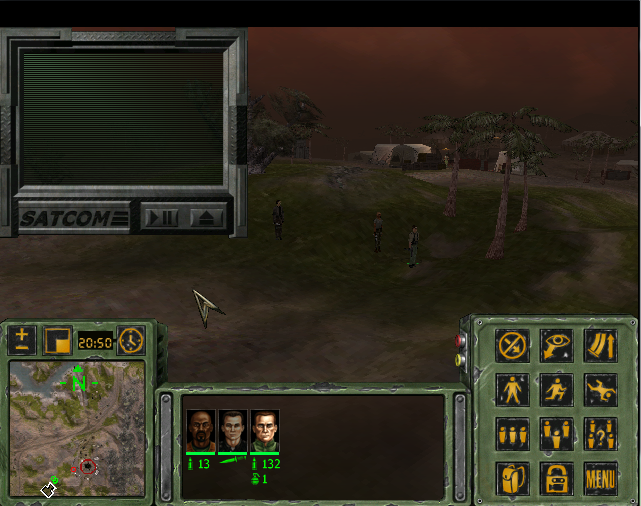Select the dark-skinned soldier portrait

coord(200,430)
